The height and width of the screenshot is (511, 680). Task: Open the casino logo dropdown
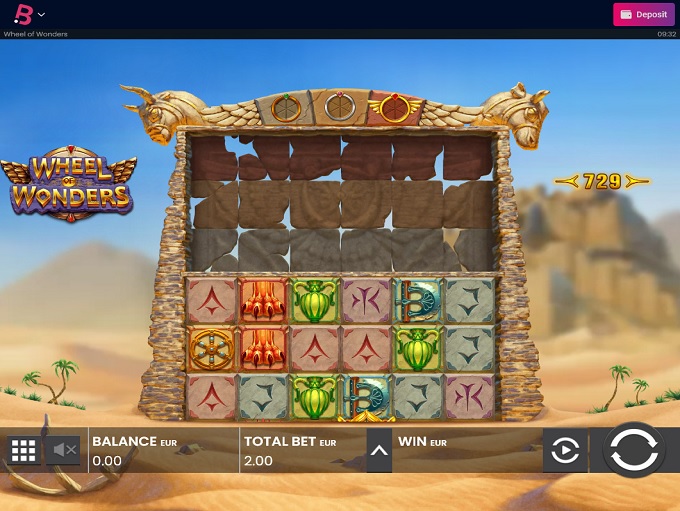[x=30, y=14]
